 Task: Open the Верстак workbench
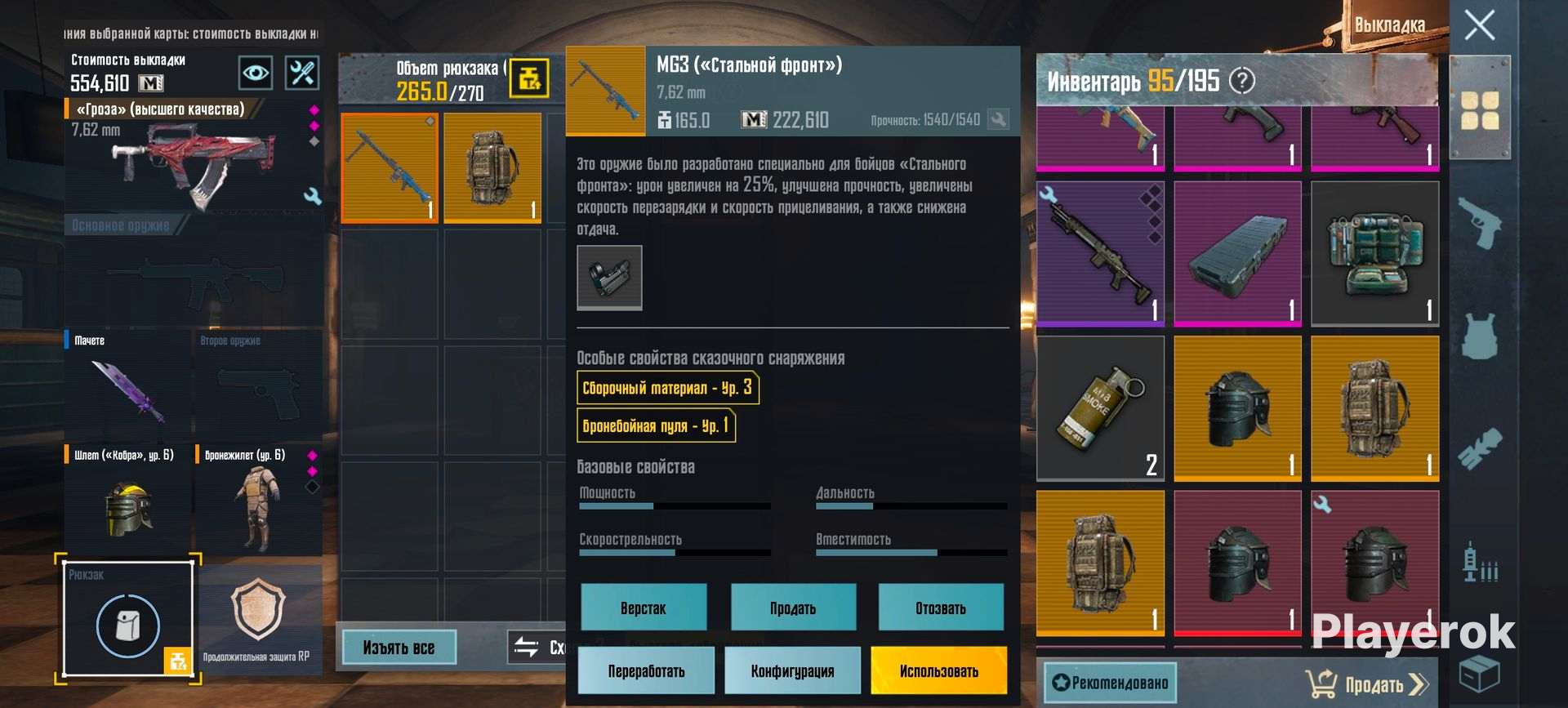[644, 608]
